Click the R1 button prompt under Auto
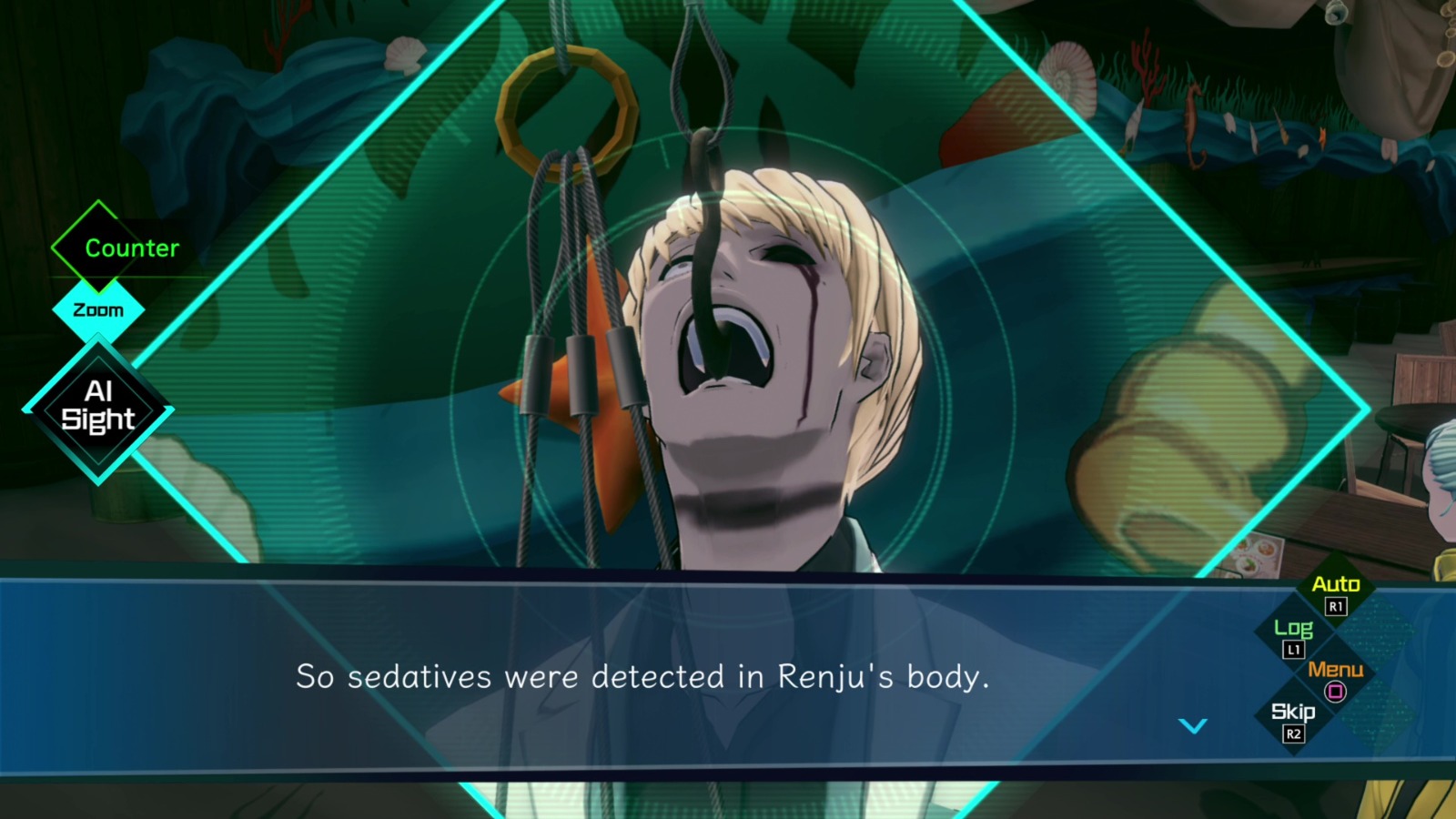 tap(1336, 607)
